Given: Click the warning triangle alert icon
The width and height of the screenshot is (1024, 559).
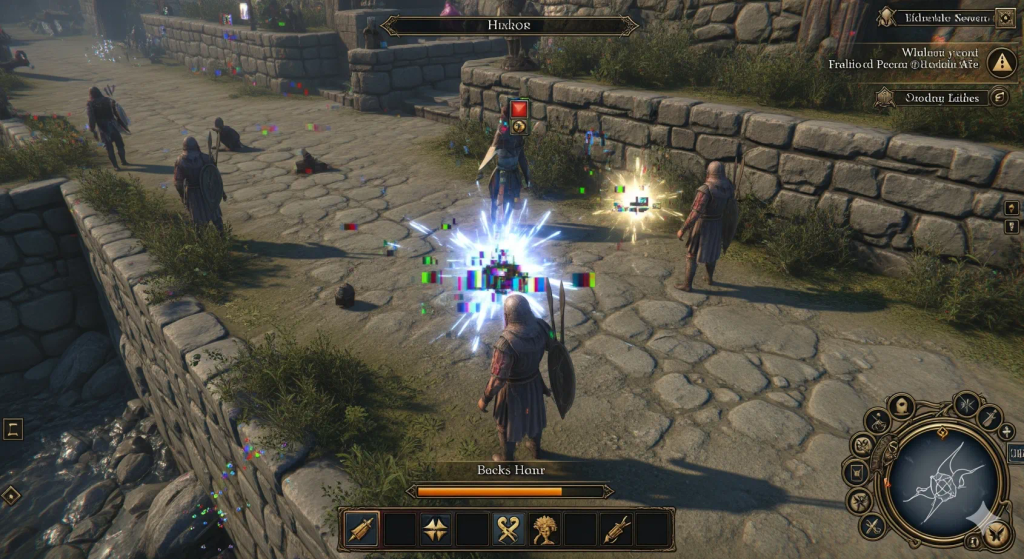Looking at the screenshot, I should (x=1000, y=62).
